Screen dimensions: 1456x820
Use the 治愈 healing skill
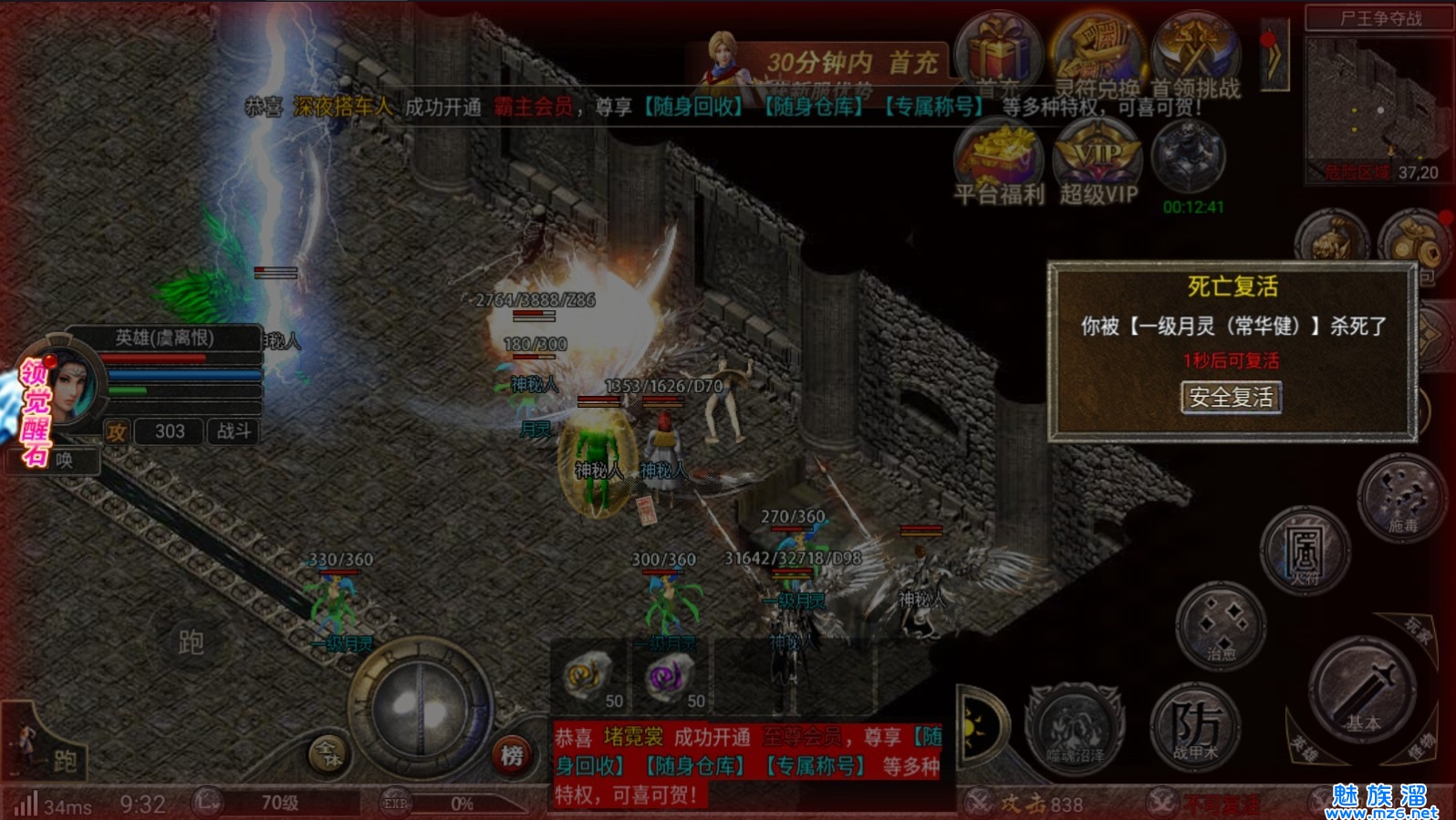(x=1220, y=626)
